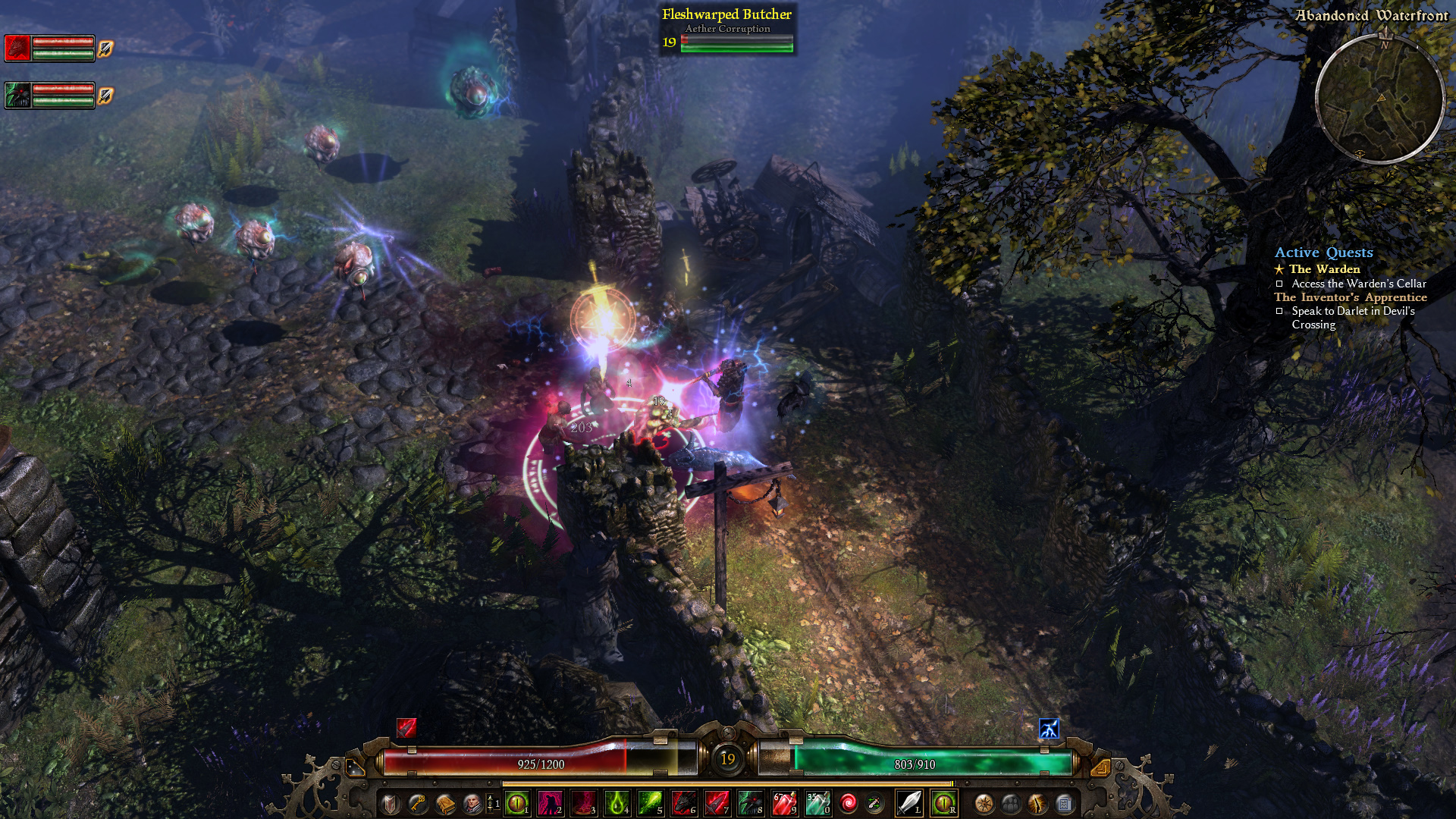Open the compass map button

pyautogui.click(x=984, y=803)
